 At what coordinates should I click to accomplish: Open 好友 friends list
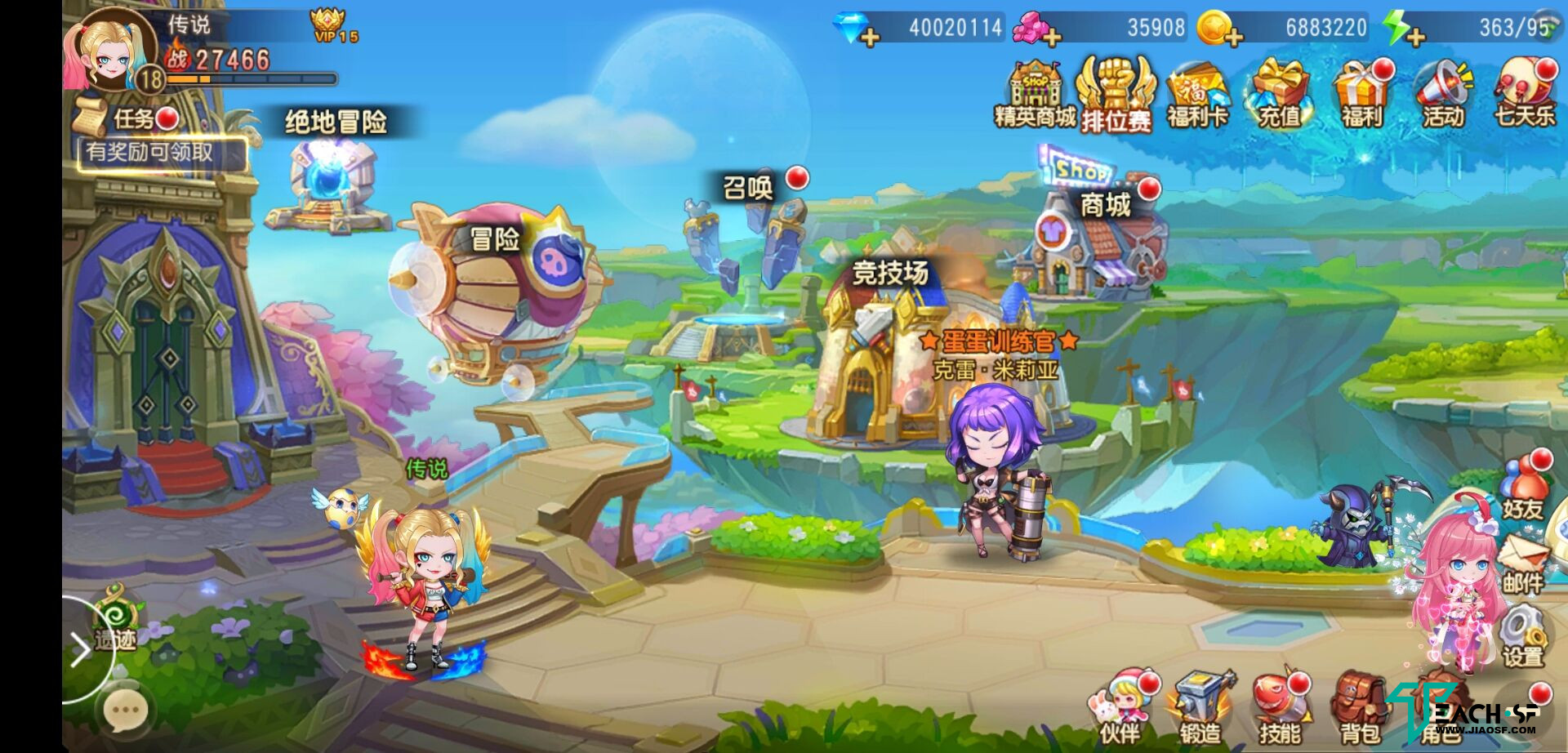tap(1522, 488)
